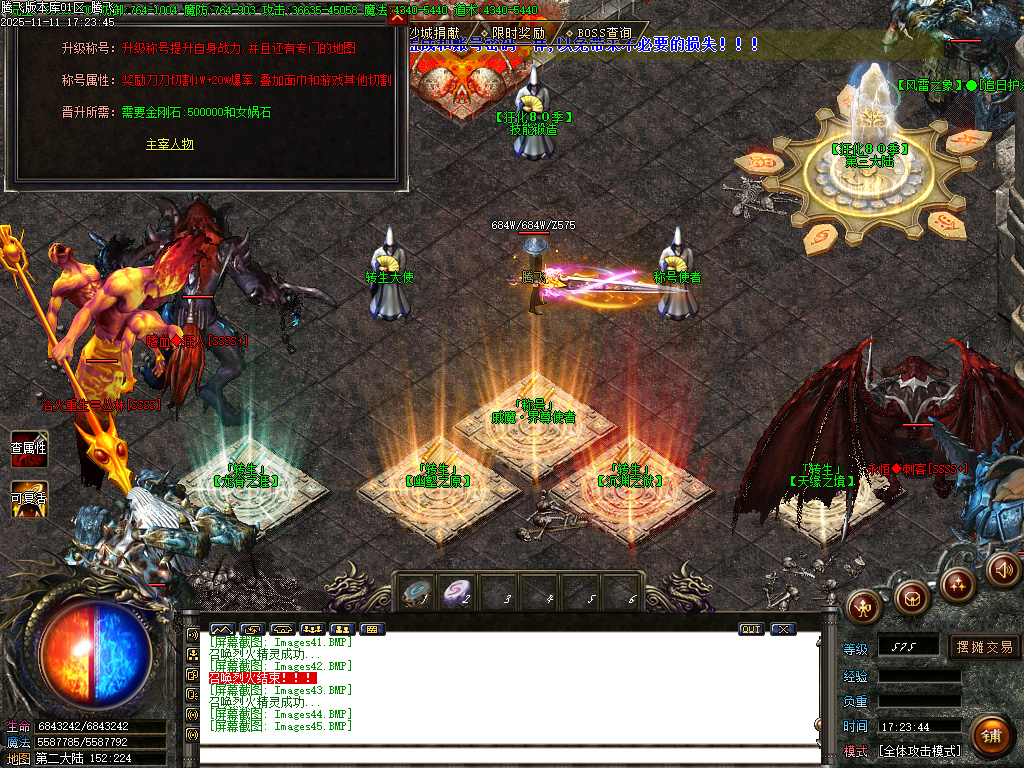This screenshot has width=1024, height=768.
Task: Click the 可良言 icon button
Action: 29,498
